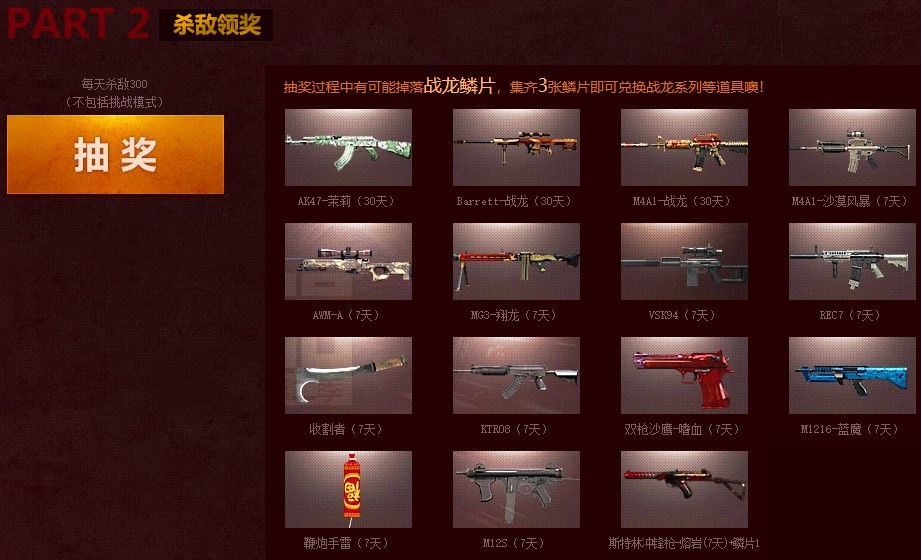The image size is (921, 560).
Task: Select the VSK94 rifle thumbnail
Action: 684,261
